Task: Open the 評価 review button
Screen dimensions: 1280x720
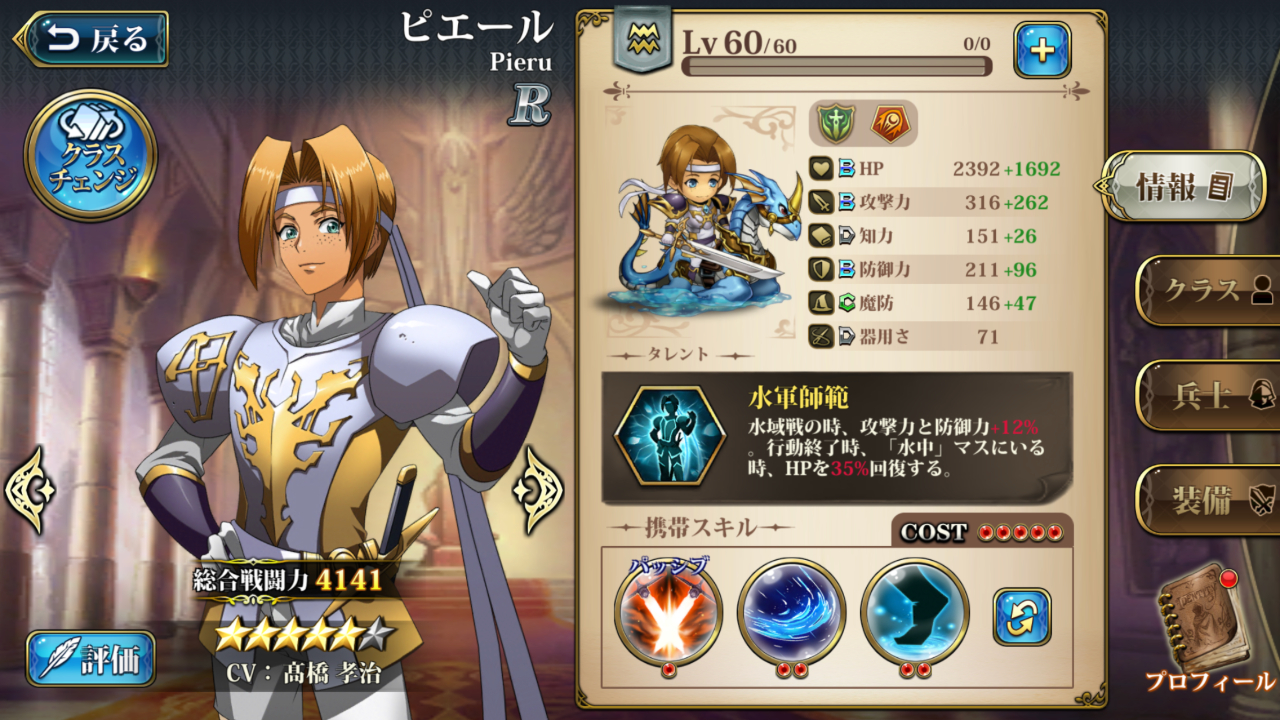Action: click(x=91, y=658)
